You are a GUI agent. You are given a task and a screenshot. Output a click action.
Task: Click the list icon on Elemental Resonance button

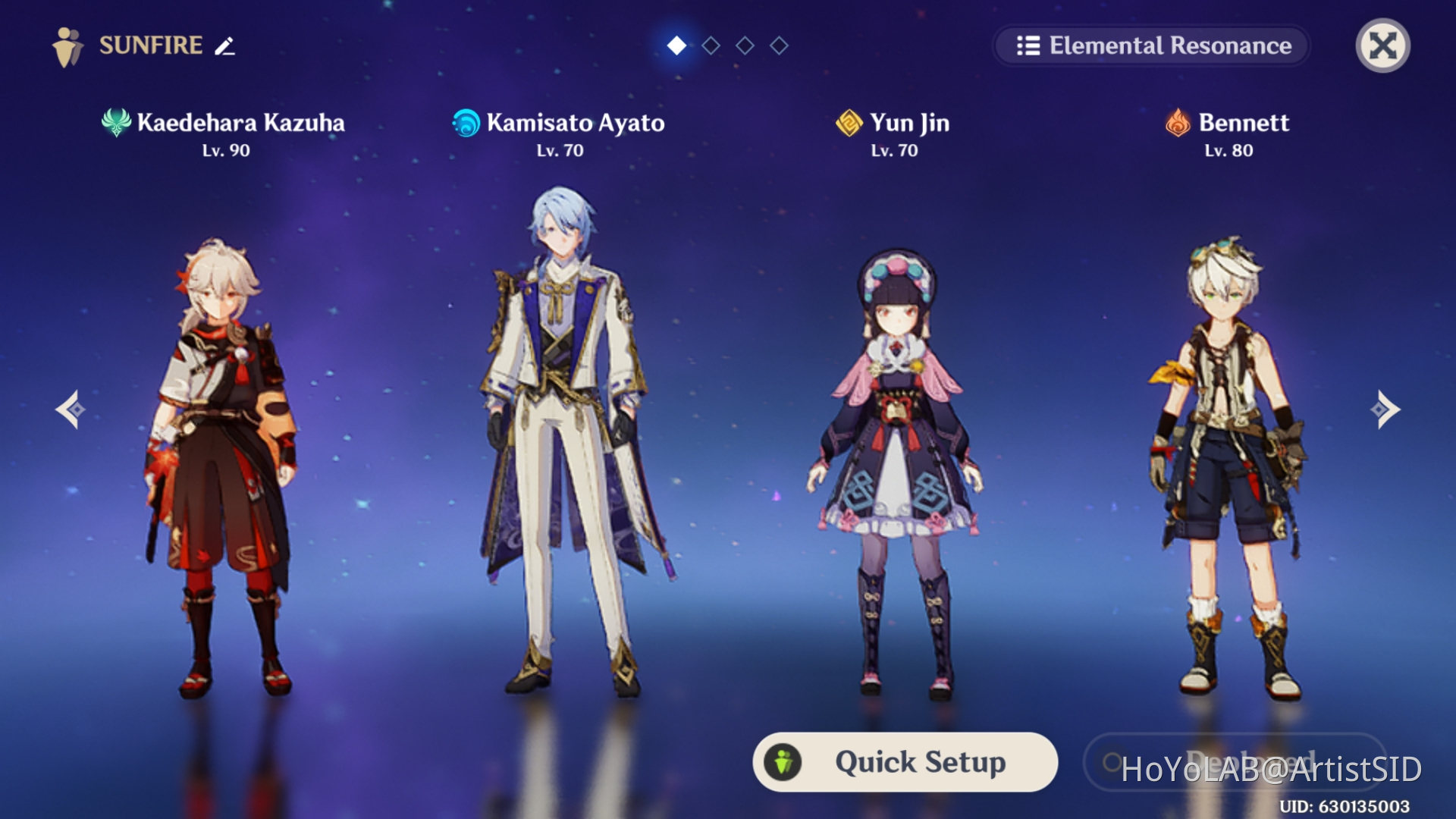coord(1027,45)
